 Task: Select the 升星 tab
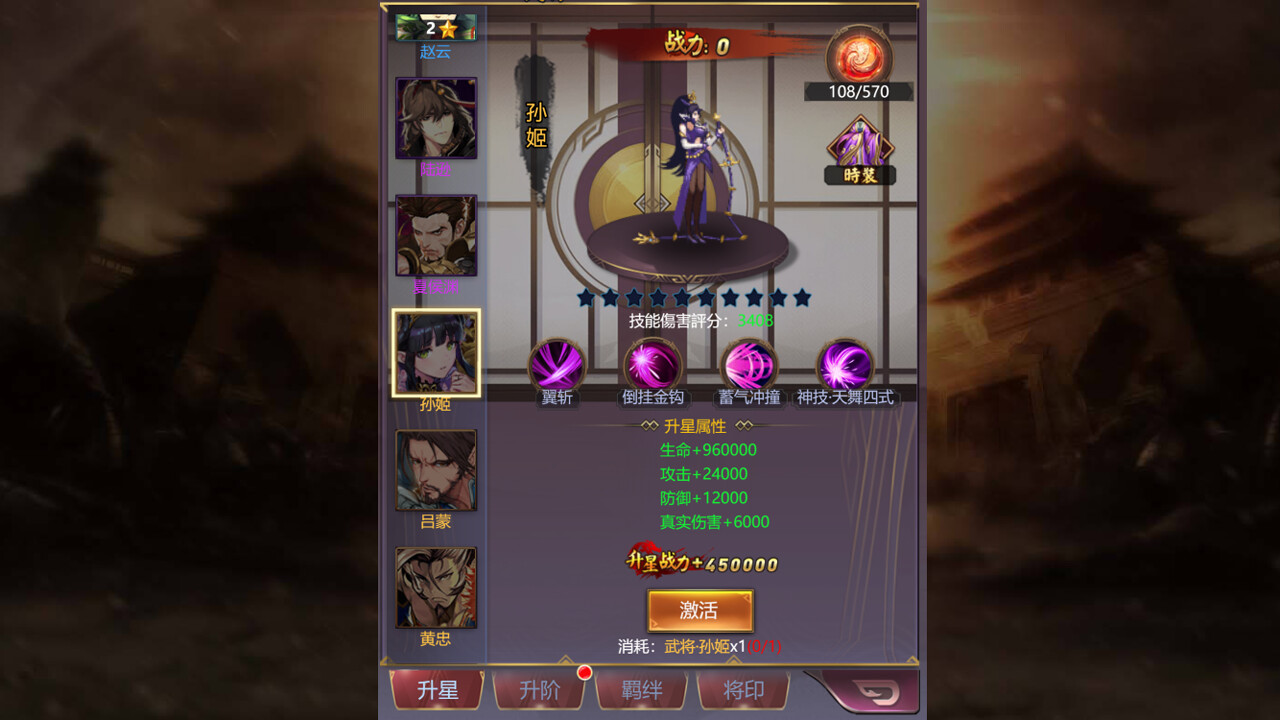pos(437,689)
